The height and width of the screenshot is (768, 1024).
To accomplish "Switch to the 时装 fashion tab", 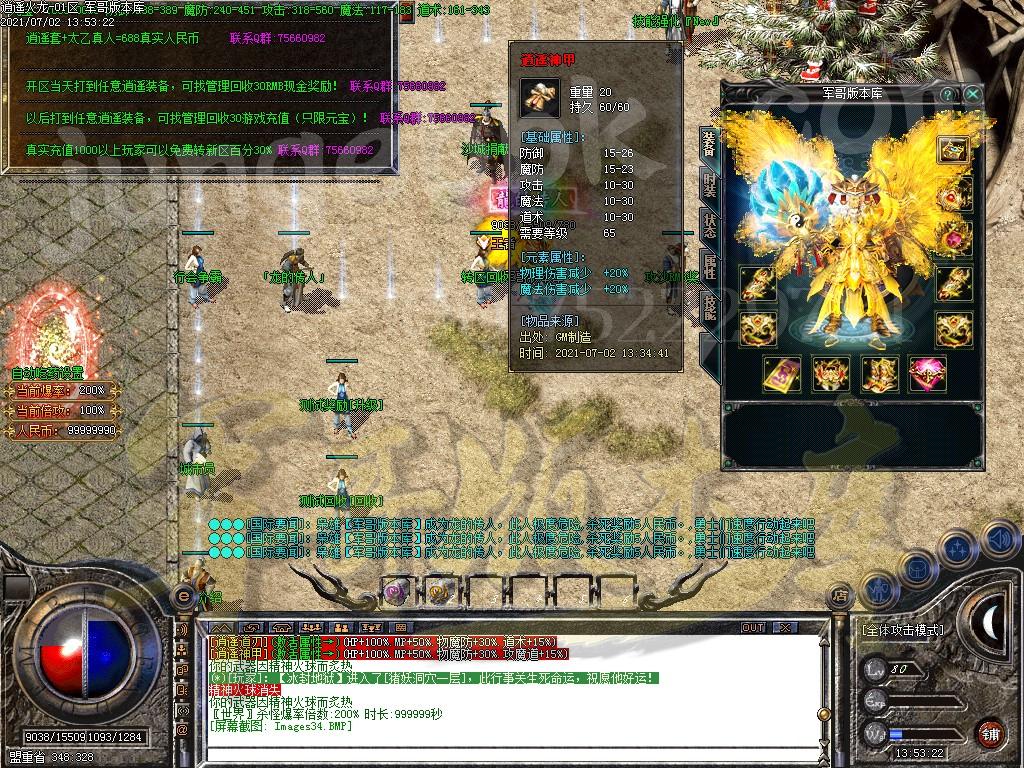I will pos(708,186).
